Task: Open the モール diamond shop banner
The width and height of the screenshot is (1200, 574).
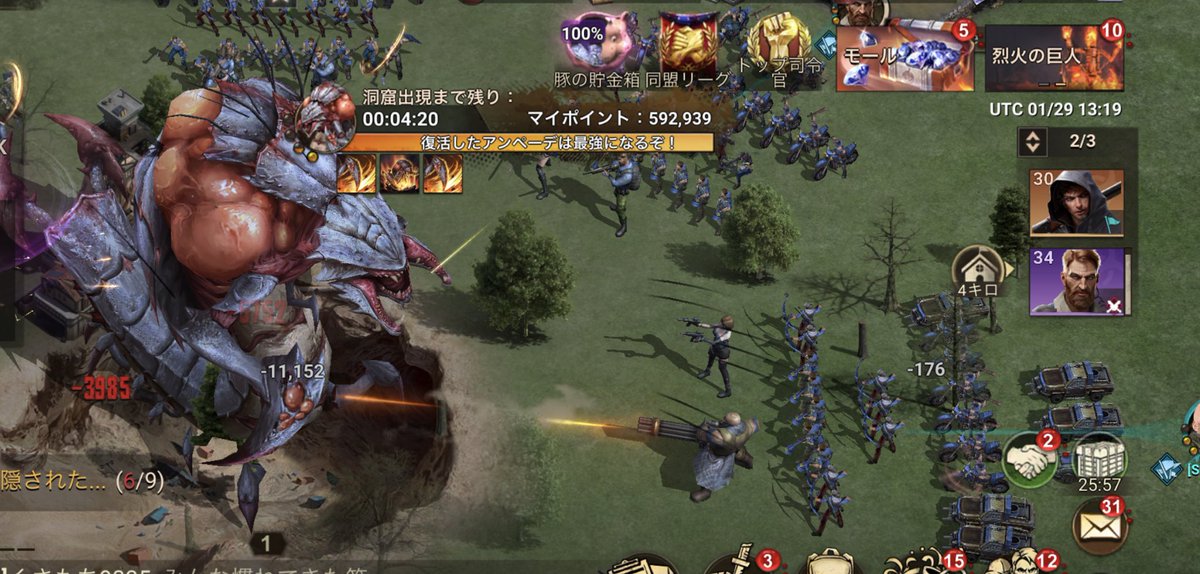Action: click(x=904, y=56)
